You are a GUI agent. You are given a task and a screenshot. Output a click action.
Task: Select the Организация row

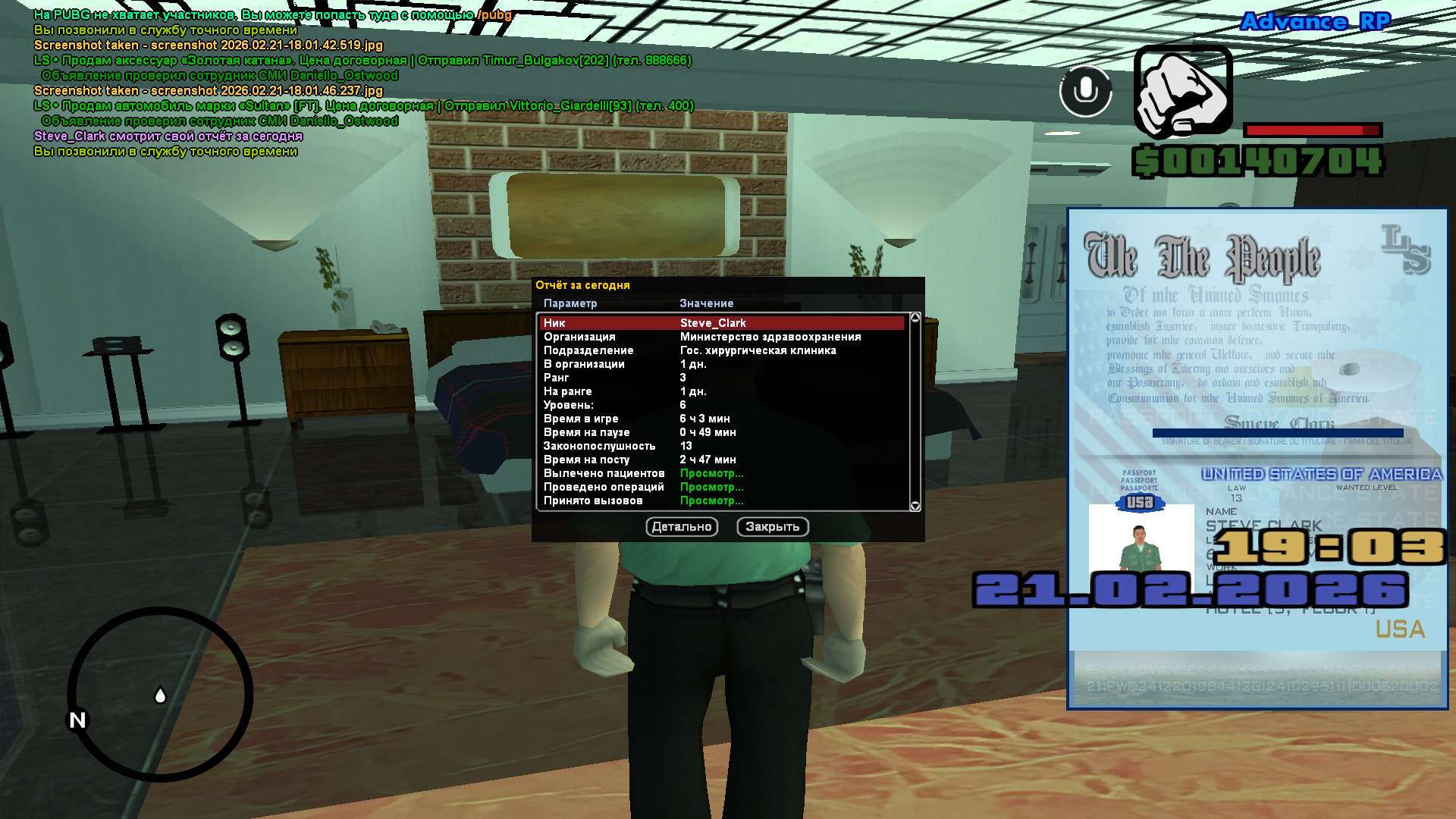click(x=721, y=337)
